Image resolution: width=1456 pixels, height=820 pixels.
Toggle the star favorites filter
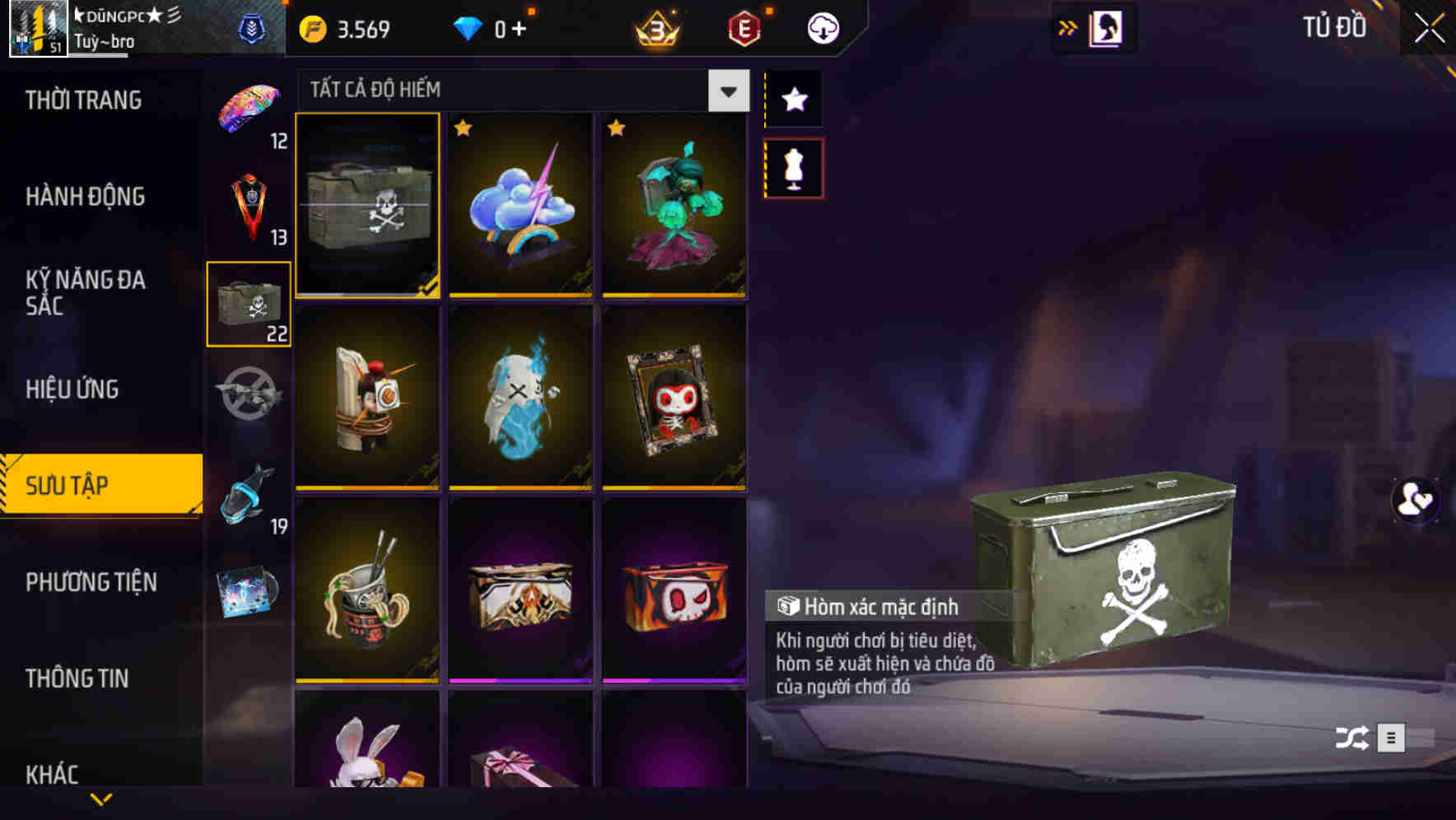tap(793, 99)
